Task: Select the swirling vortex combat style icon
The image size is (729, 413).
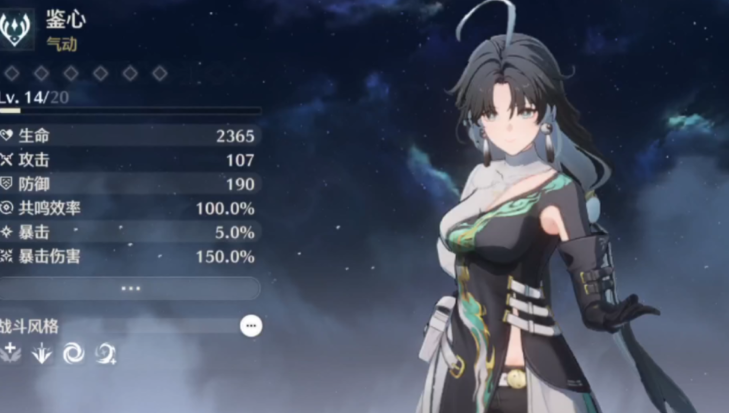Action: point(73,352)
